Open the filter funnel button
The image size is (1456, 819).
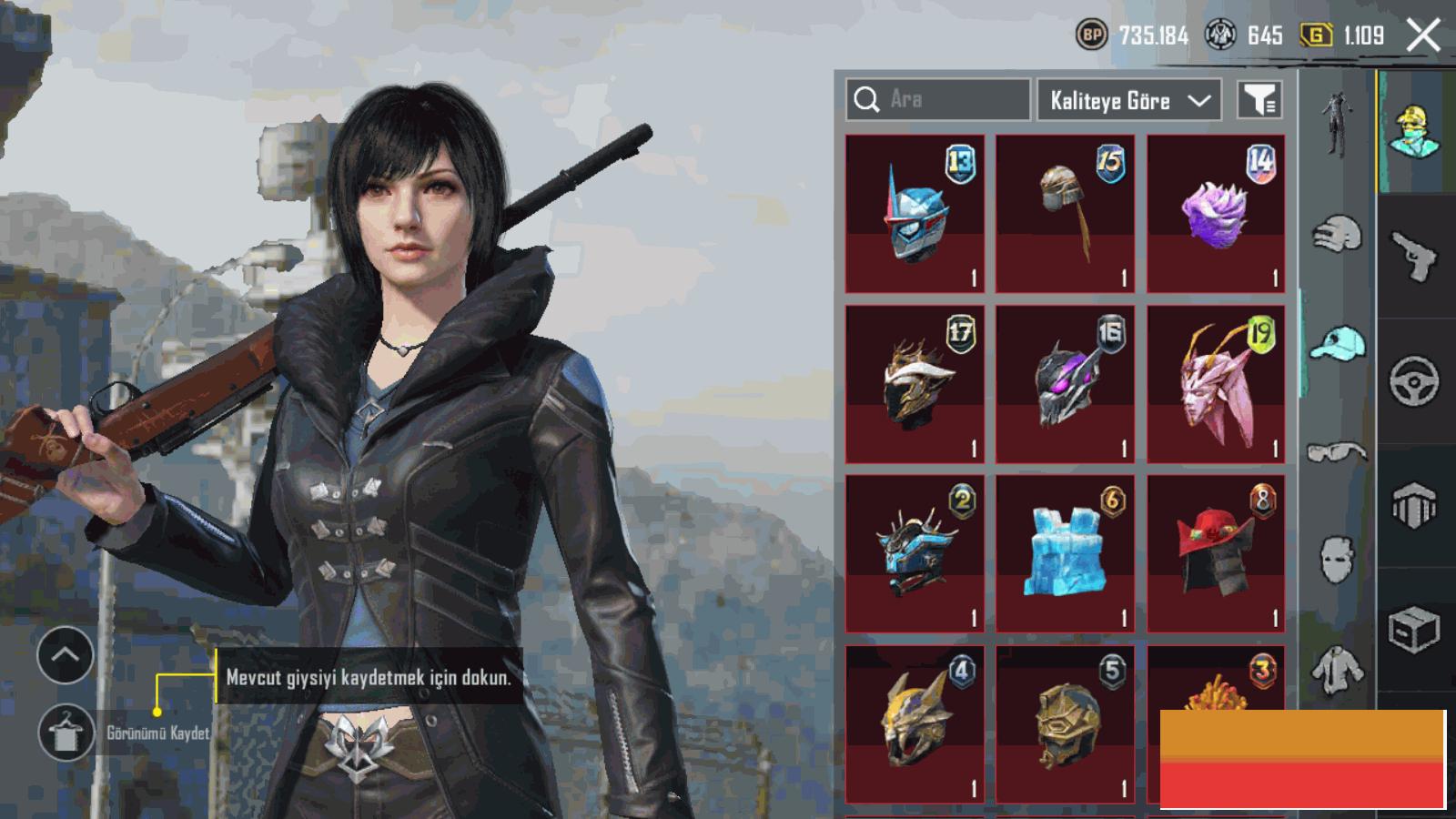(x=1259, y=100)
